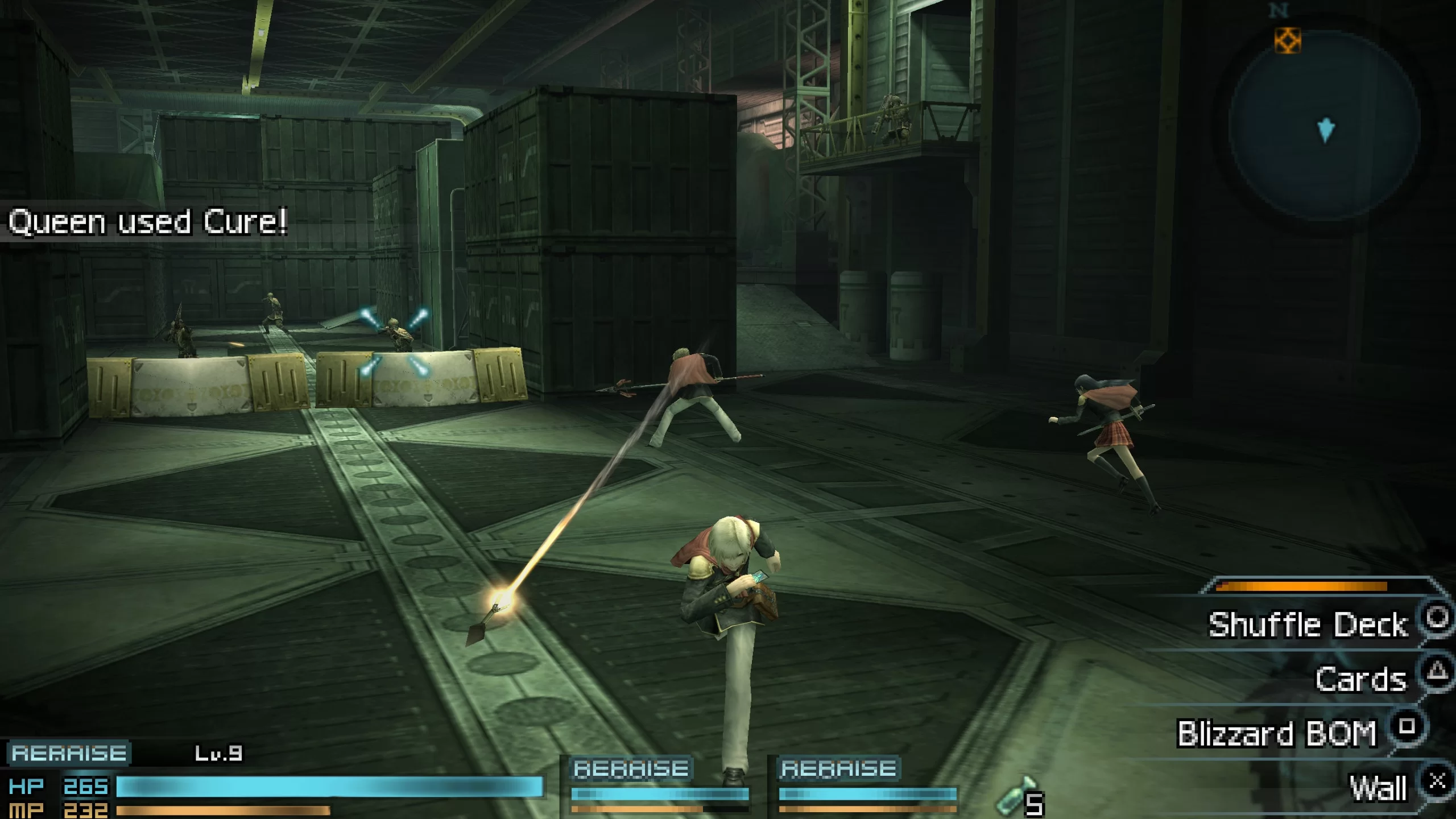Activate the Wall ability
This screenshot has width=1456, height=819.
1379,788
